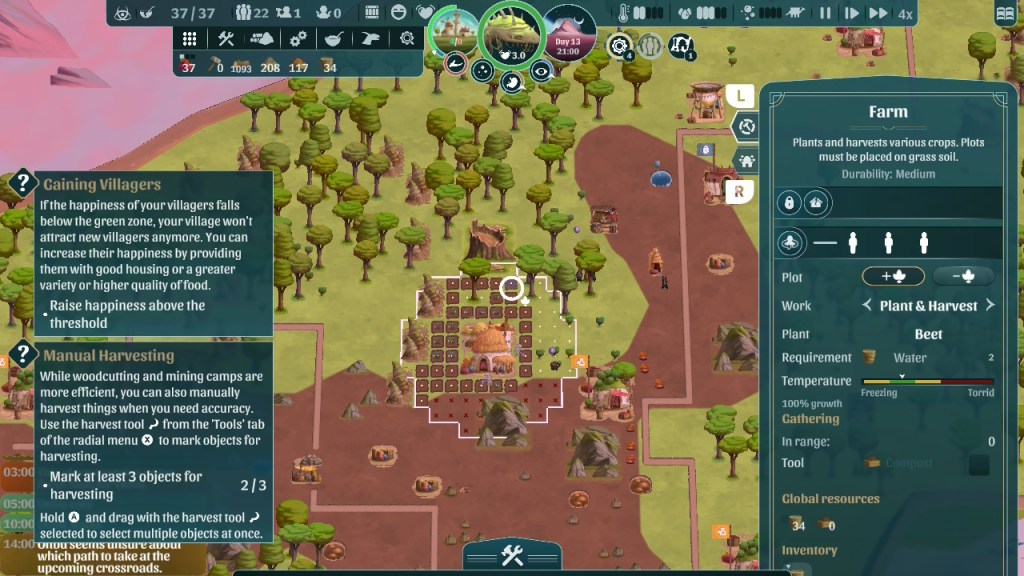Toggle the eye visibility icon
This screenshot has width=1024, height=576.
(541, 70)
